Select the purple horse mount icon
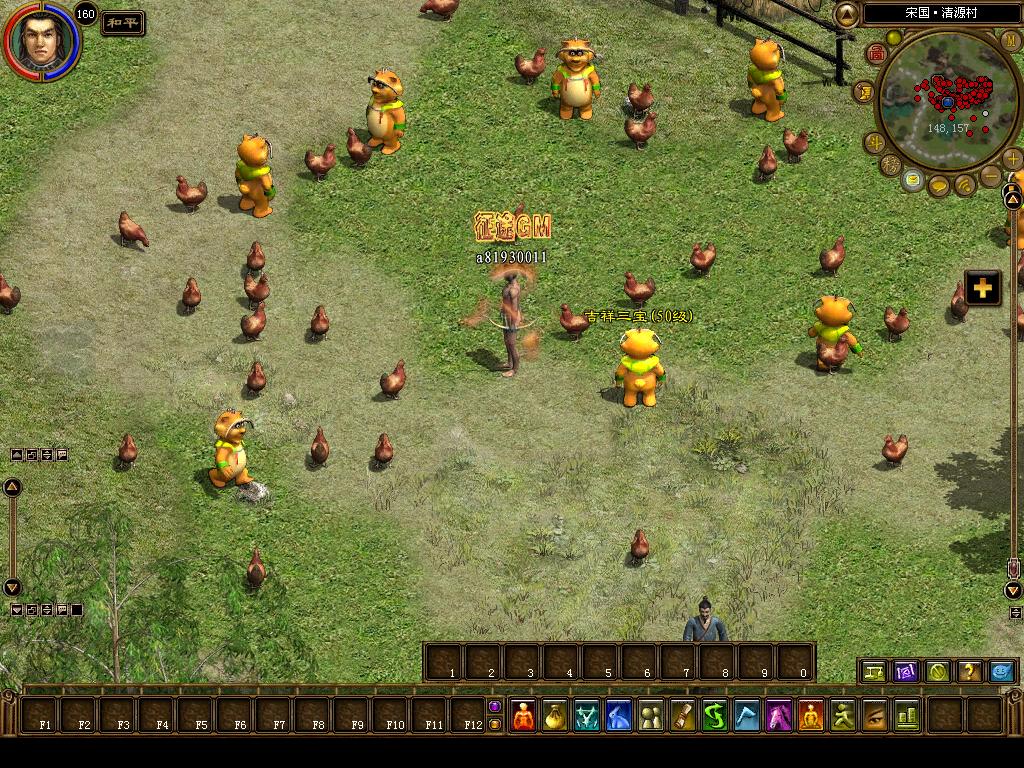Viewport: 1024px width, 768px height. point(780,716)
